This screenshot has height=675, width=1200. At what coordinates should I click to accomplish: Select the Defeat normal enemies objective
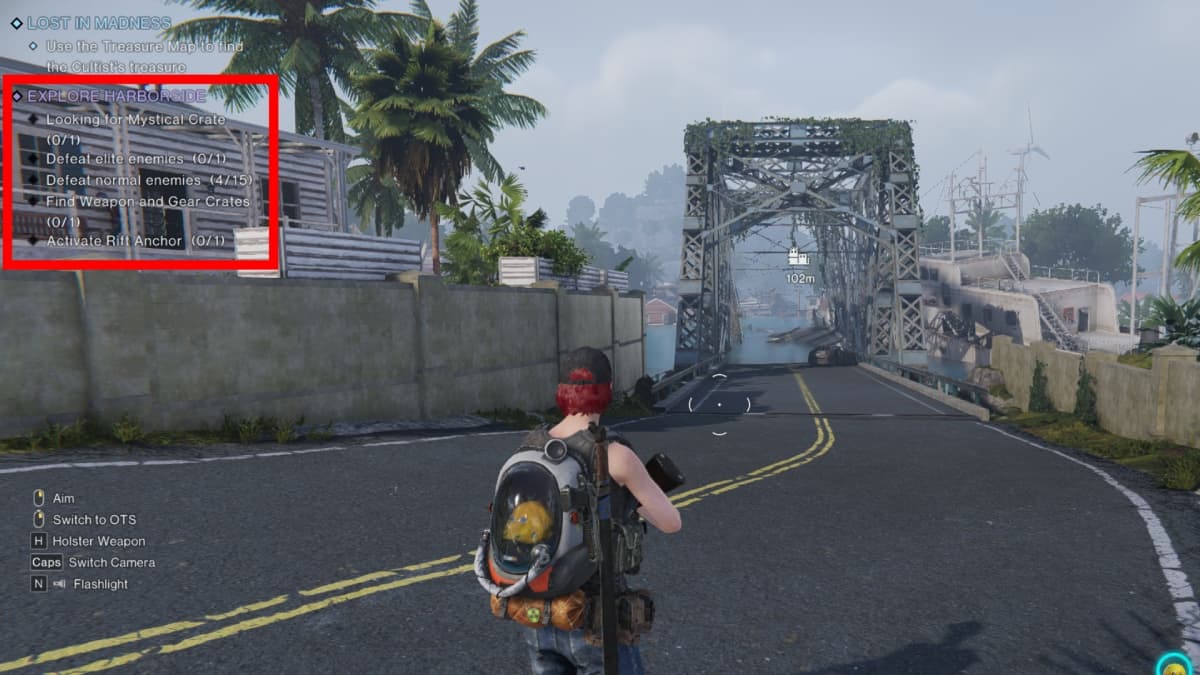(148, 180)
